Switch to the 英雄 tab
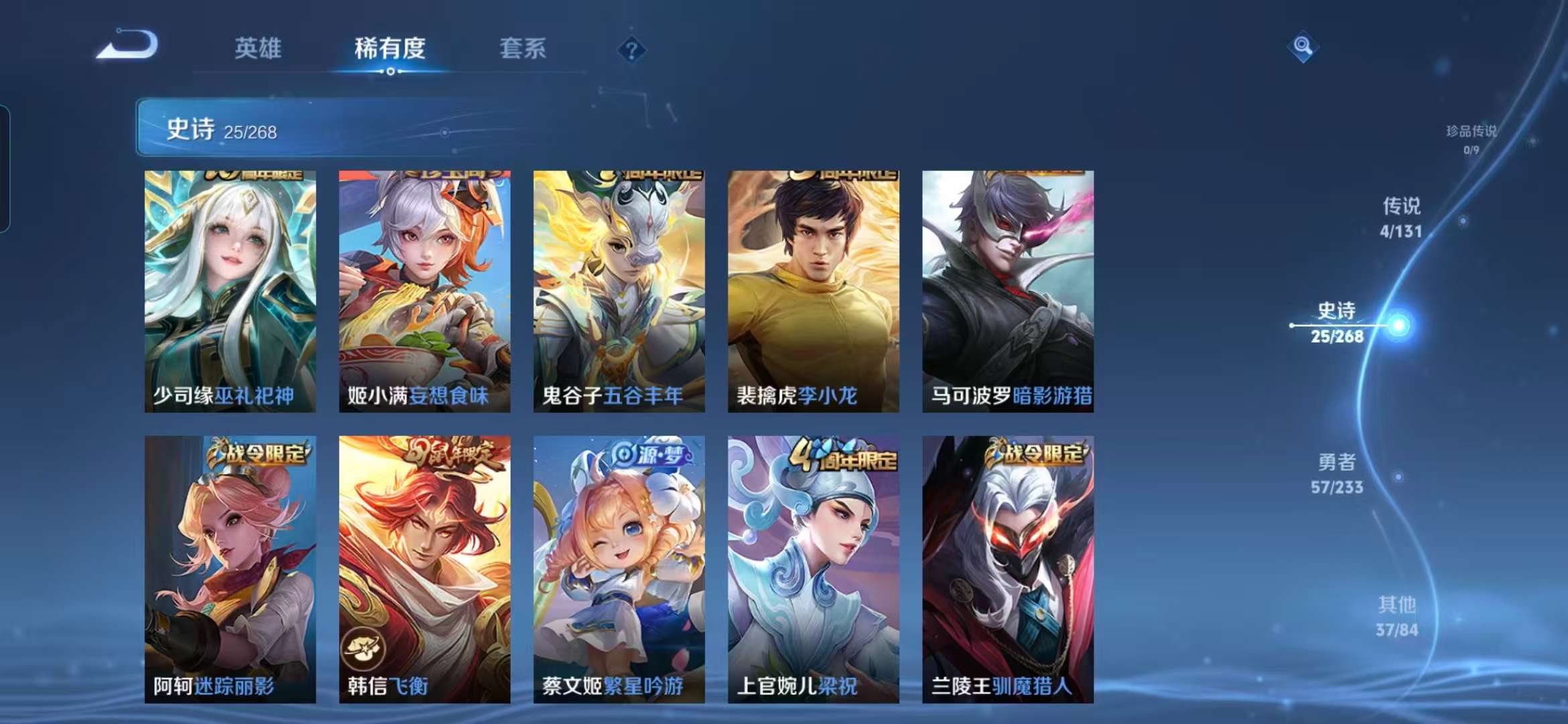Viewport: 1568px width, 724px height. 259,48
